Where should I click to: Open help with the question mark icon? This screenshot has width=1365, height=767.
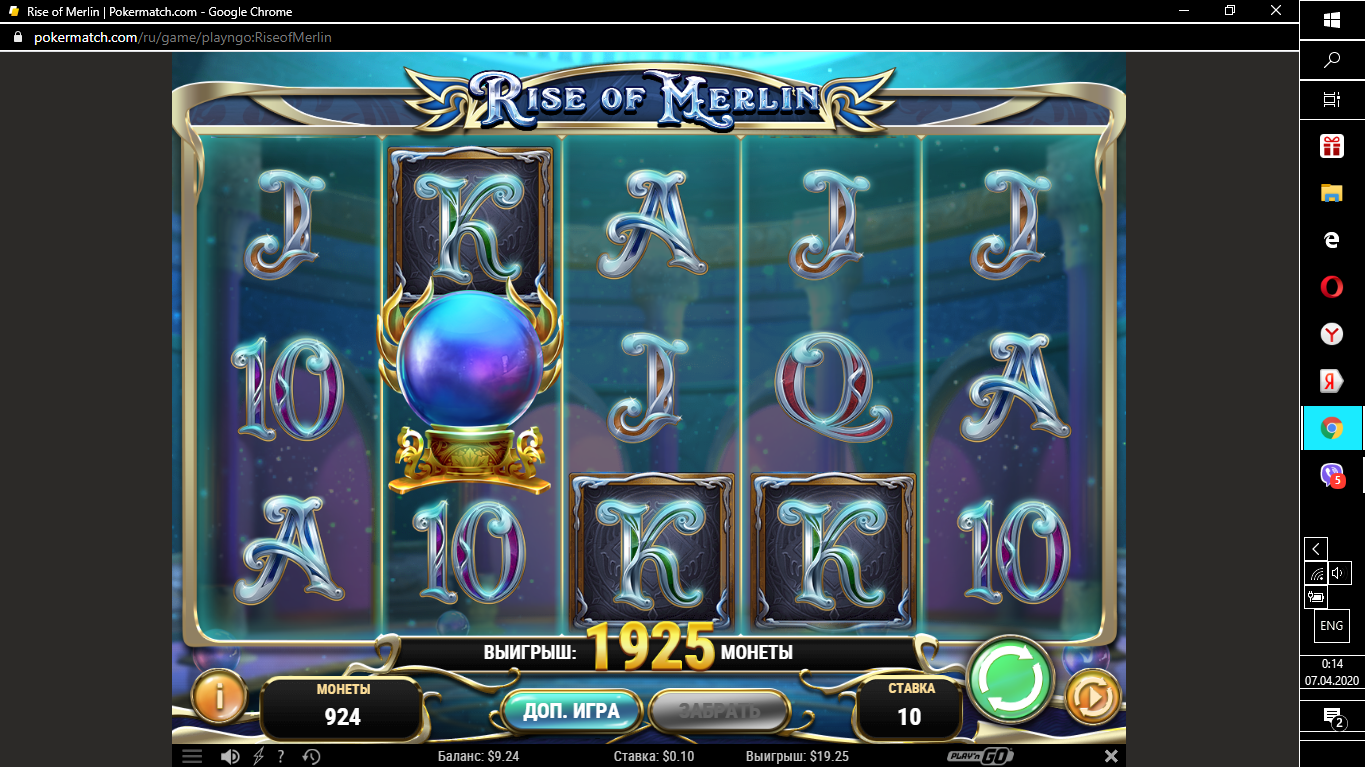coord(281,756)
